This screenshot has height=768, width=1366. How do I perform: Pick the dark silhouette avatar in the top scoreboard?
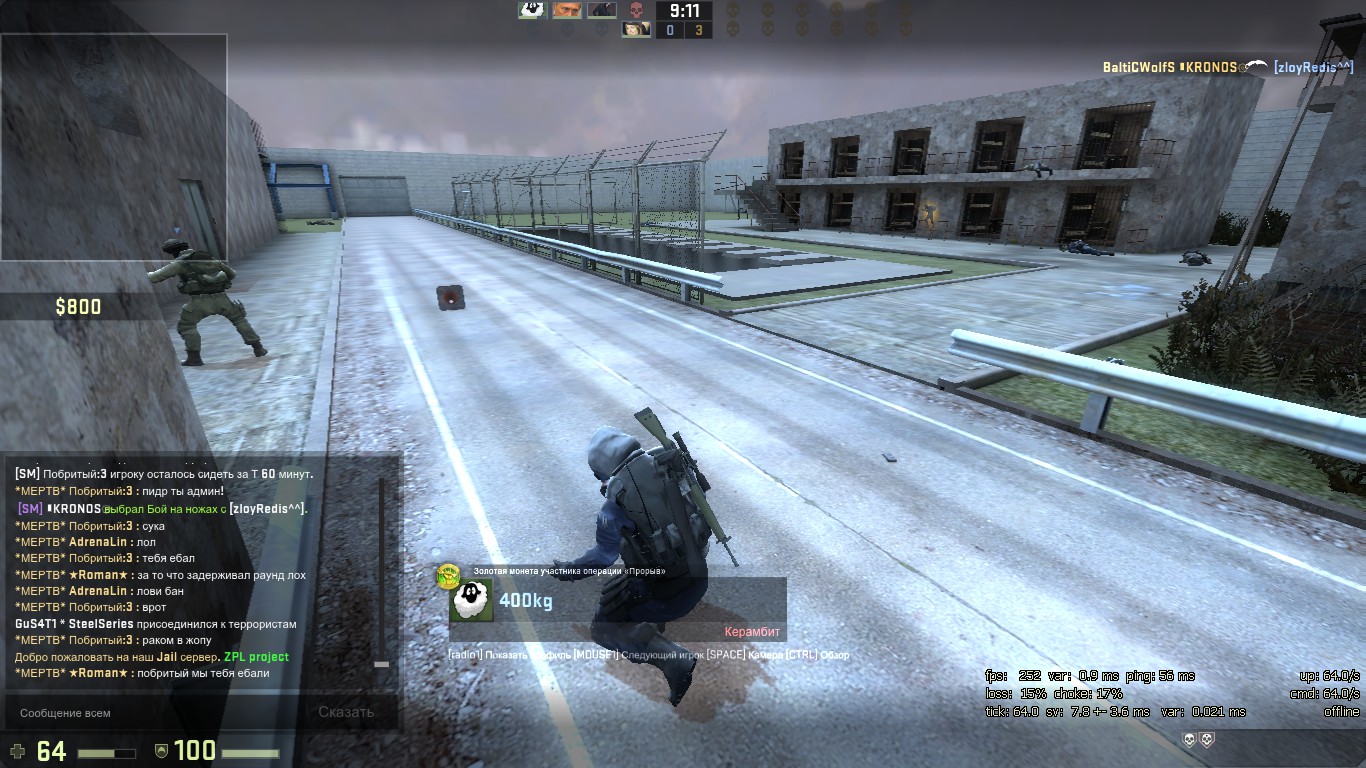point(602,10)
